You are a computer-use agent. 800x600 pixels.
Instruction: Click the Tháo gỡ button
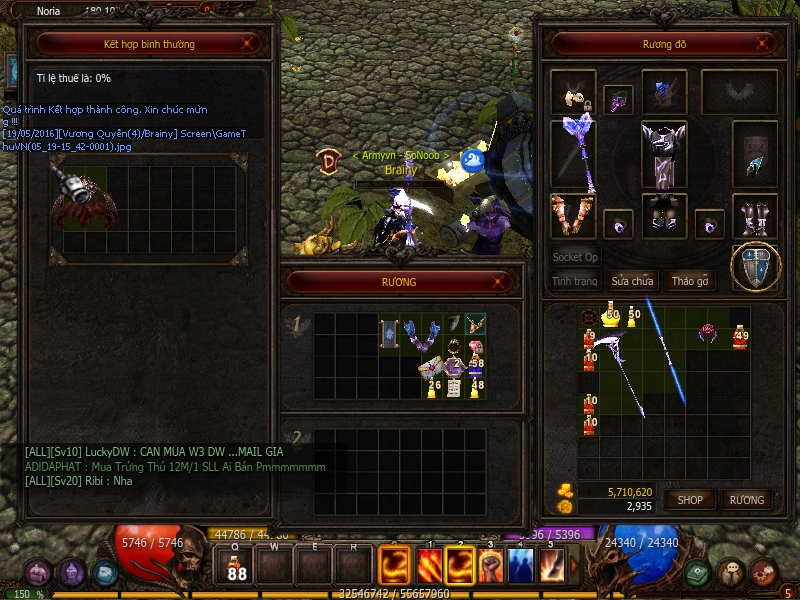click(690, 281)
